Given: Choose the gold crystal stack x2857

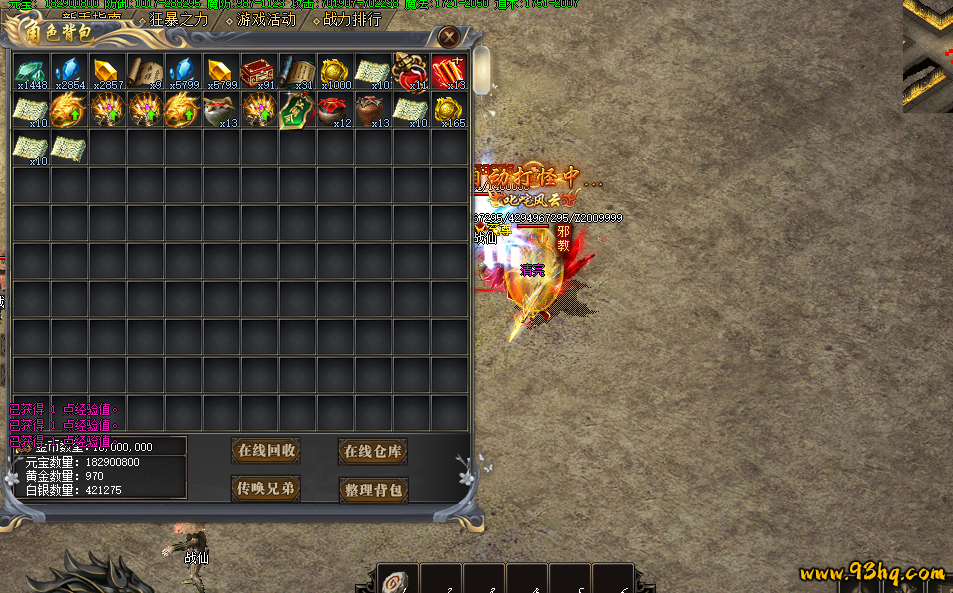Looking at the screenshot, I should 107,72.
